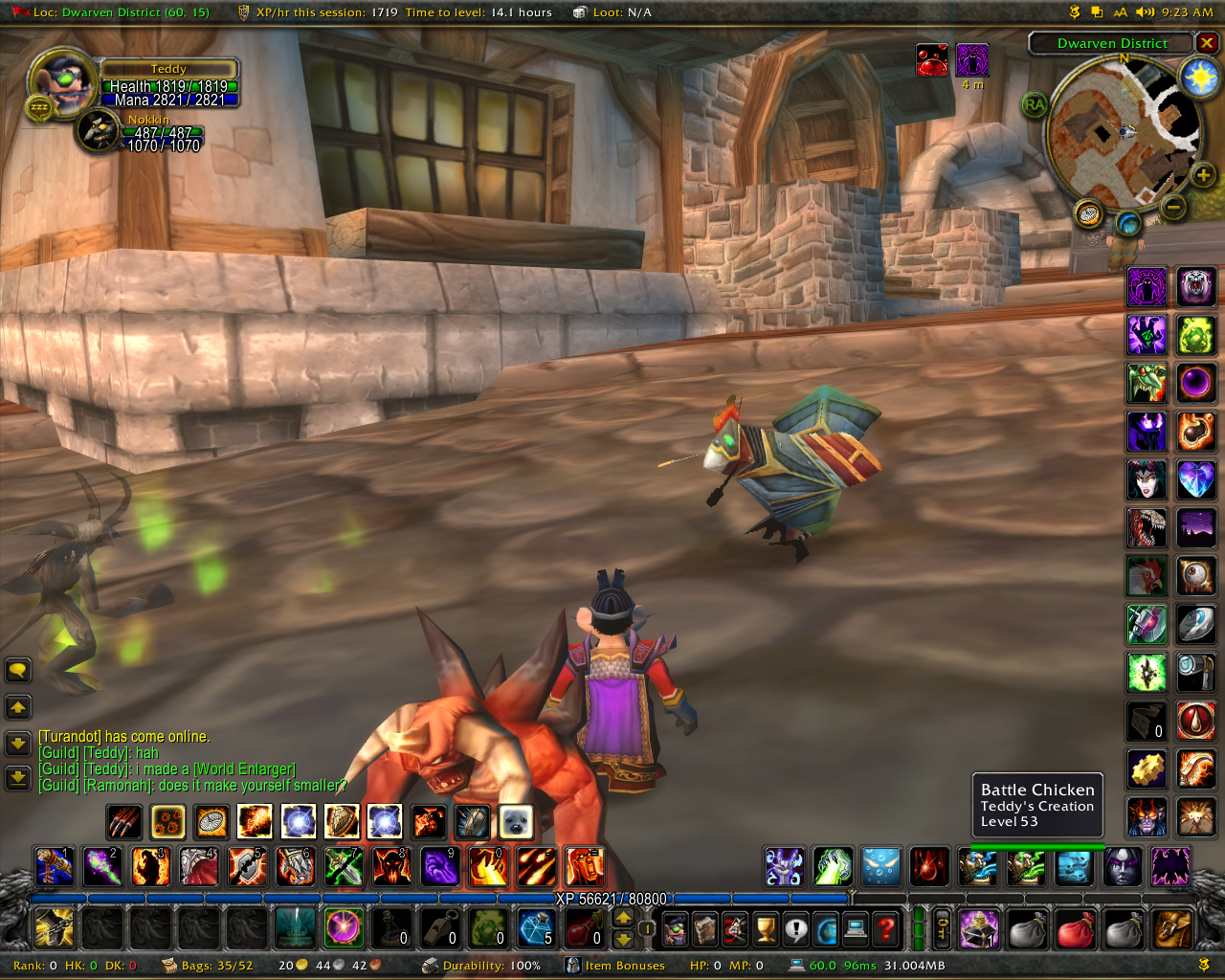The height and width of the screenshot is (980, 1225).
Task: Open the character info micro button
Action: point(676,927)
